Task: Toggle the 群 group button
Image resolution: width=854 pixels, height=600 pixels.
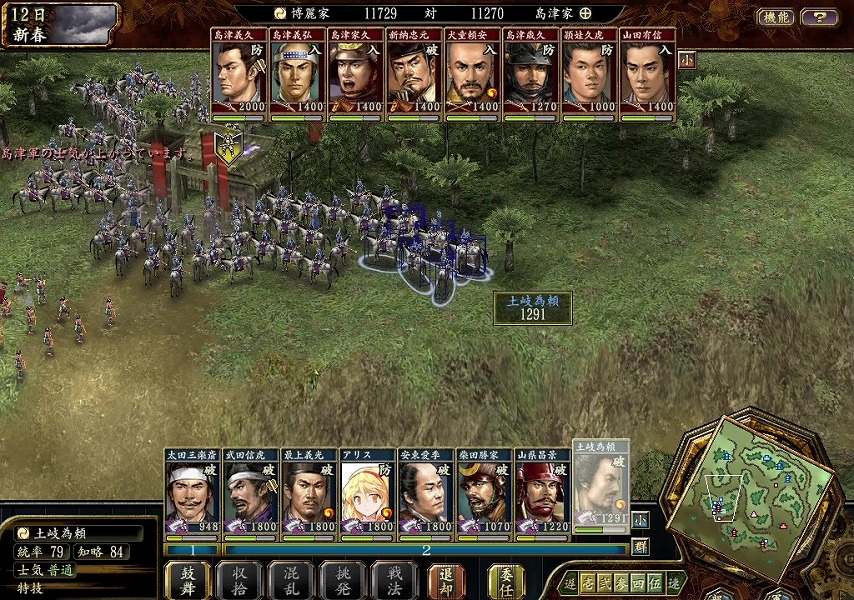Action: (639, 546)
